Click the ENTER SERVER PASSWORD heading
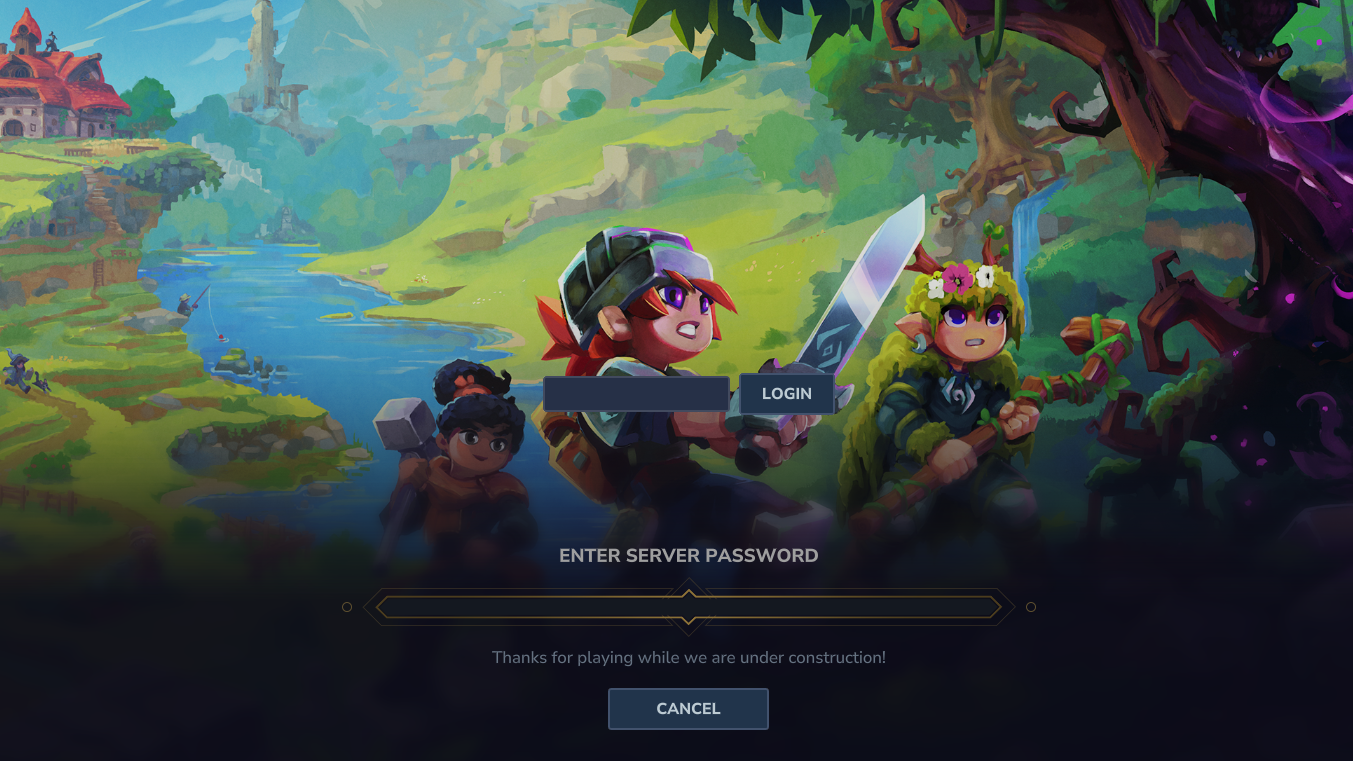The width and height of the screenshot is (1353, 761). pos(688,555)
